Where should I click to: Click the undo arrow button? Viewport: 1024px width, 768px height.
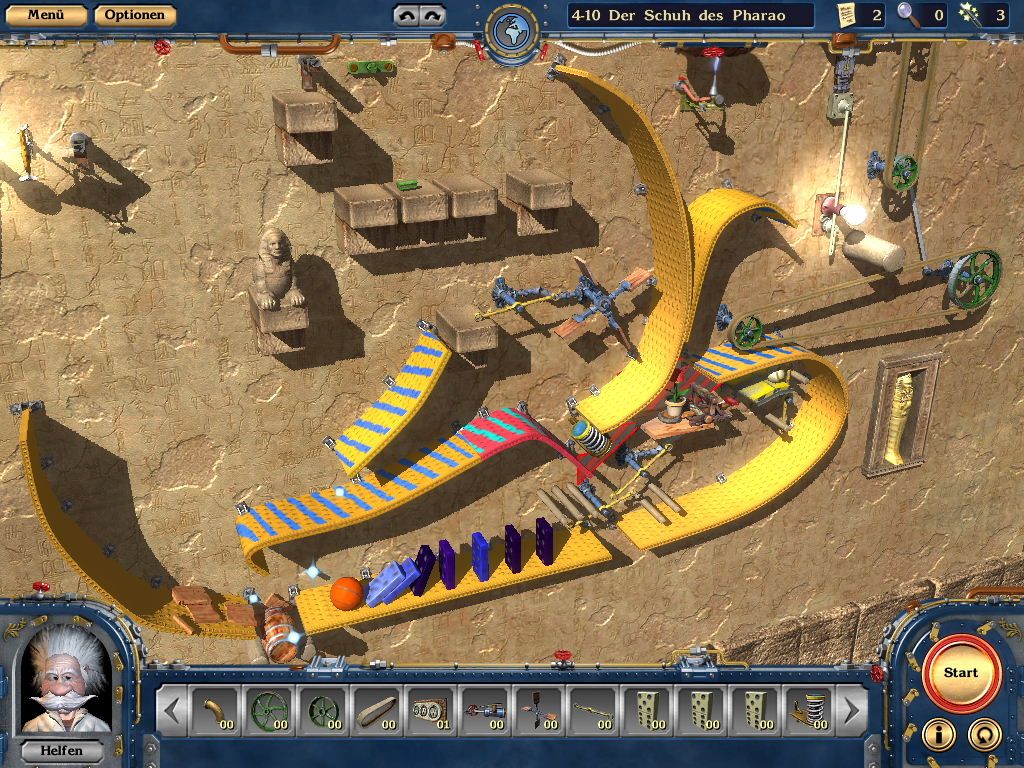[x=406, y=15]
